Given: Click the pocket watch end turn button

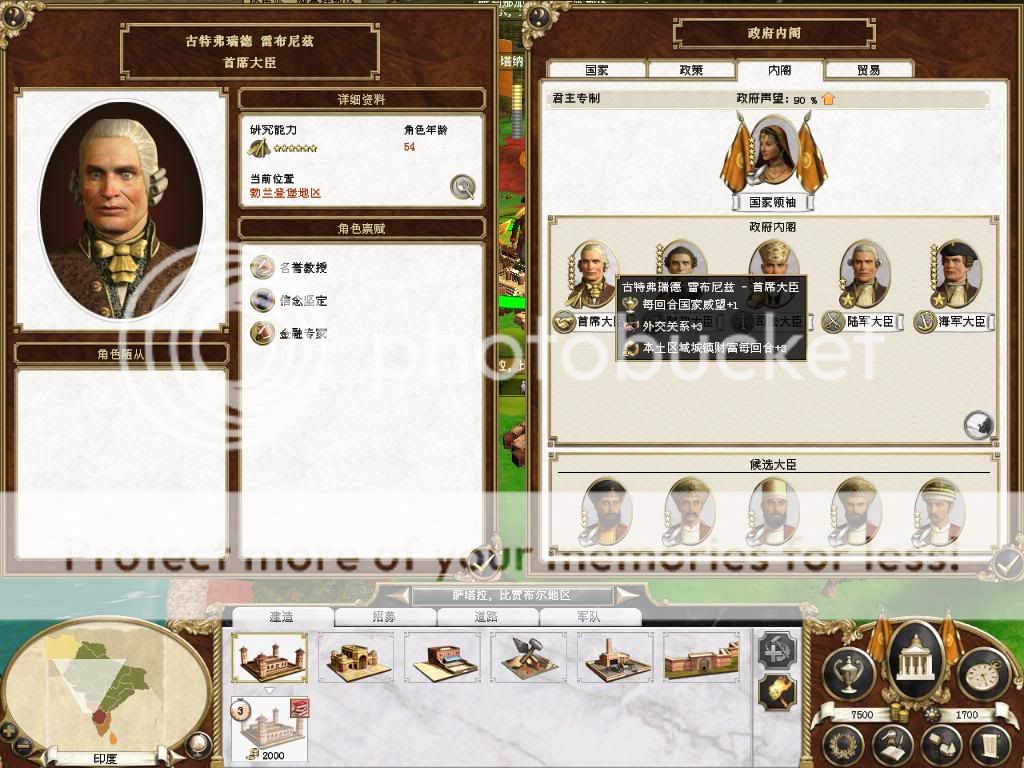Looking at the screenshot, I should click(981, 674).
